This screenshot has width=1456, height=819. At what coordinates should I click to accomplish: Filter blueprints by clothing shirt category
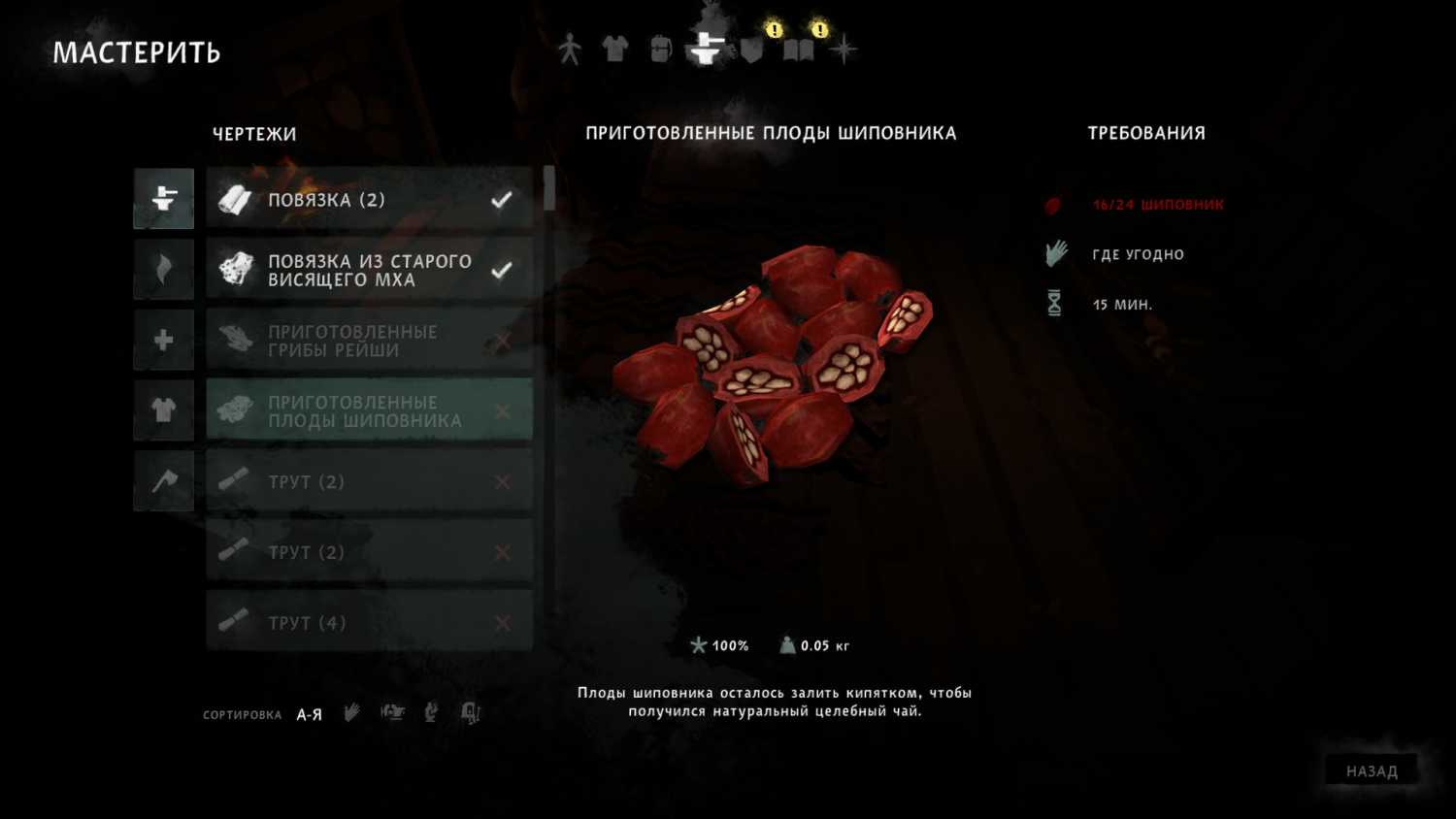[x=164, y=410]
